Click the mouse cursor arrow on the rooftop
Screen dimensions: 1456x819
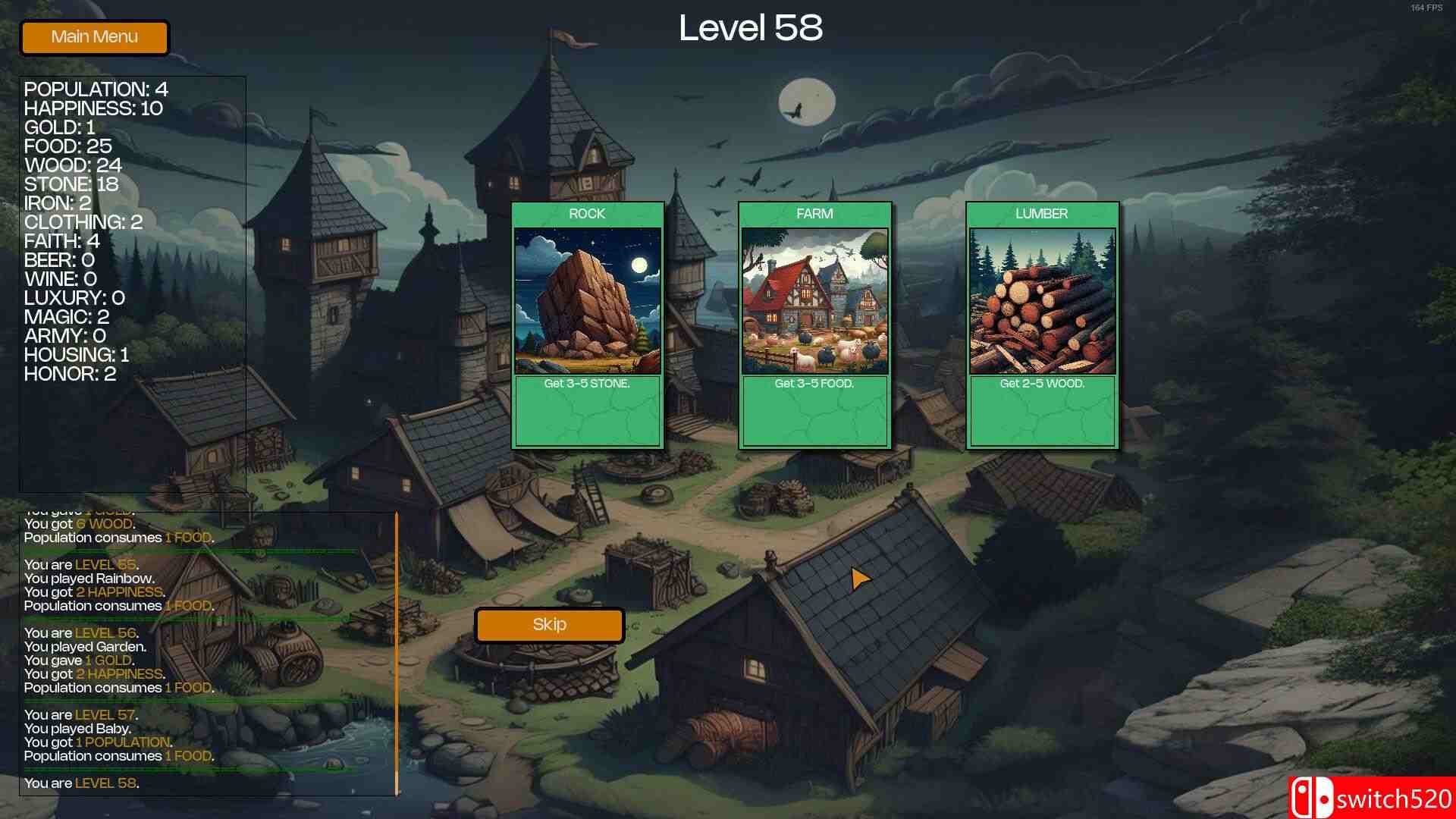tap(861, 579)
